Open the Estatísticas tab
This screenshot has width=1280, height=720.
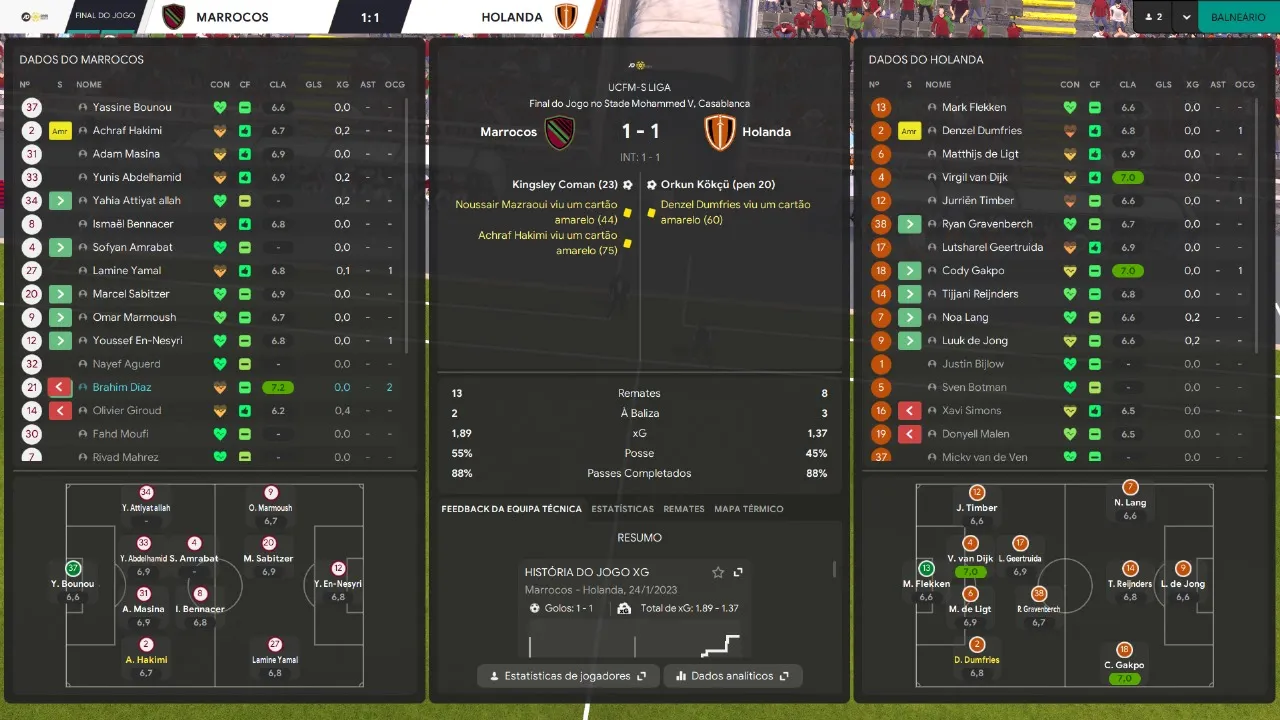click(622, 509)
